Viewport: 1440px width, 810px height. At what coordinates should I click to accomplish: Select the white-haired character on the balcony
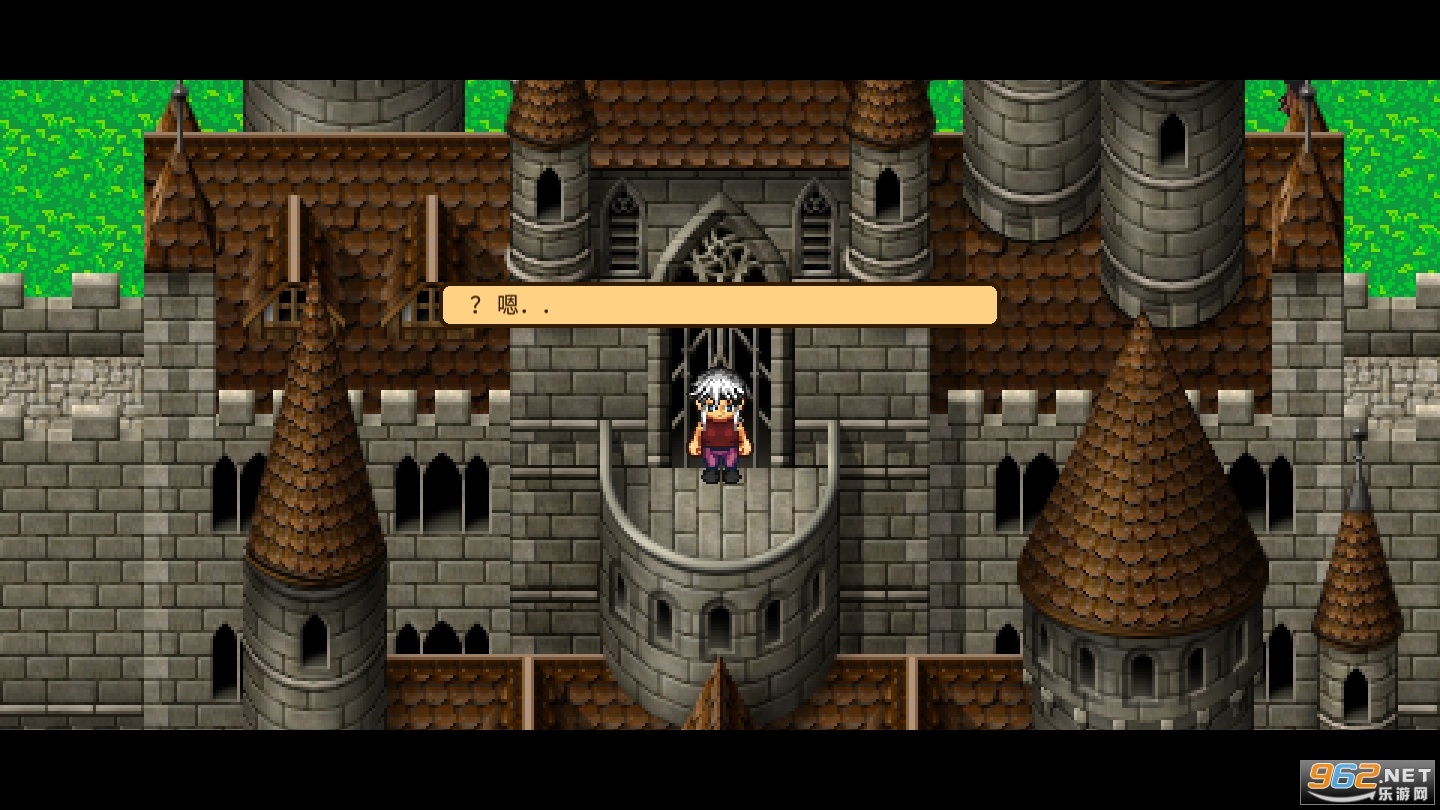click(x=716, y=425)
